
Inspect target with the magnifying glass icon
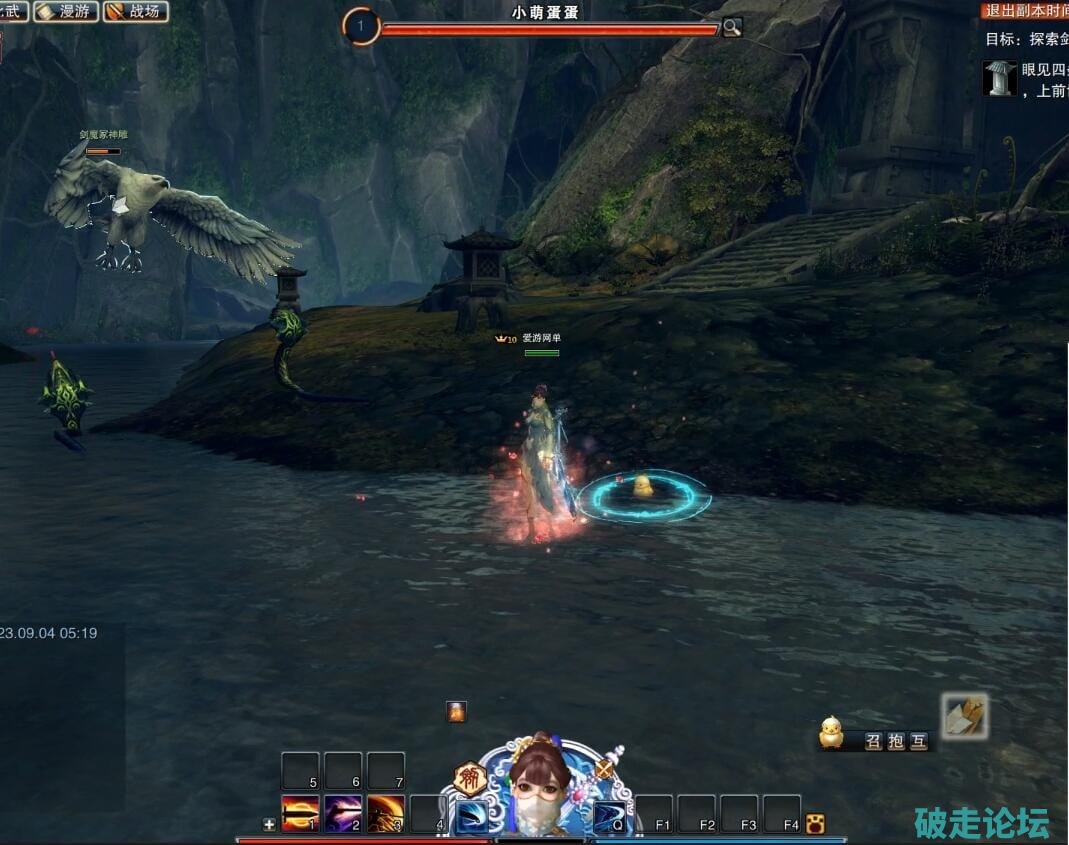(x=732, y=27)
